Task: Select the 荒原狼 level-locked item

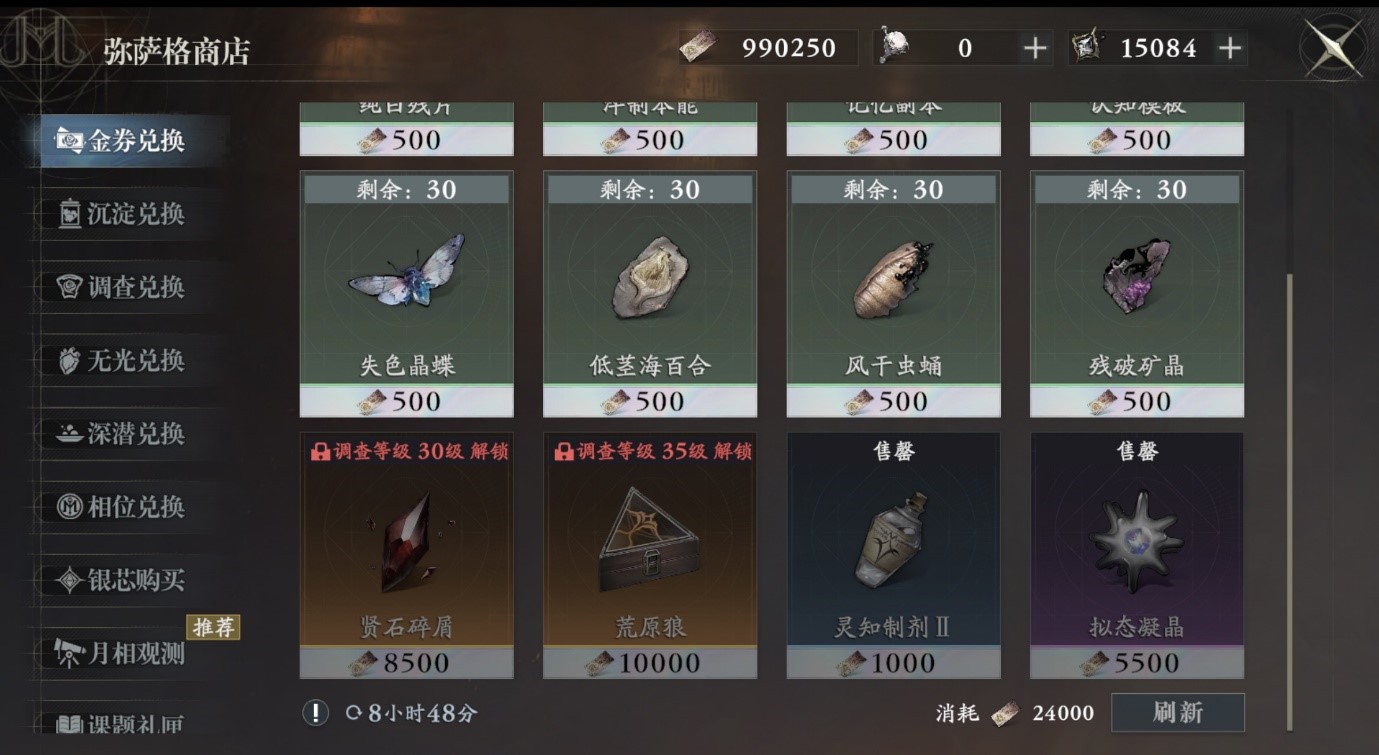Action: point(649,555)
